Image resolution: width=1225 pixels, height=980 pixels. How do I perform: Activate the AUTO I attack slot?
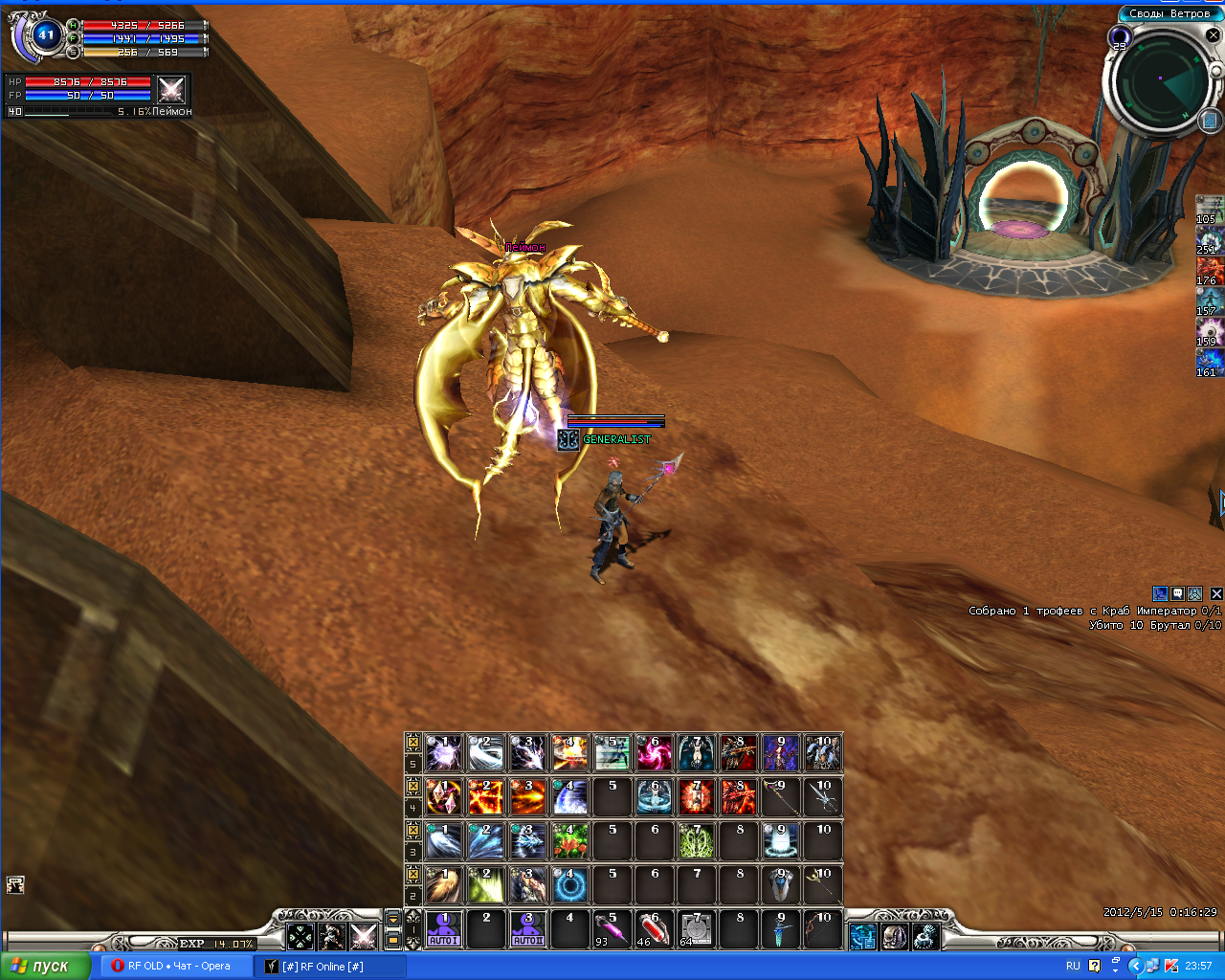click(x=444, y=928)
